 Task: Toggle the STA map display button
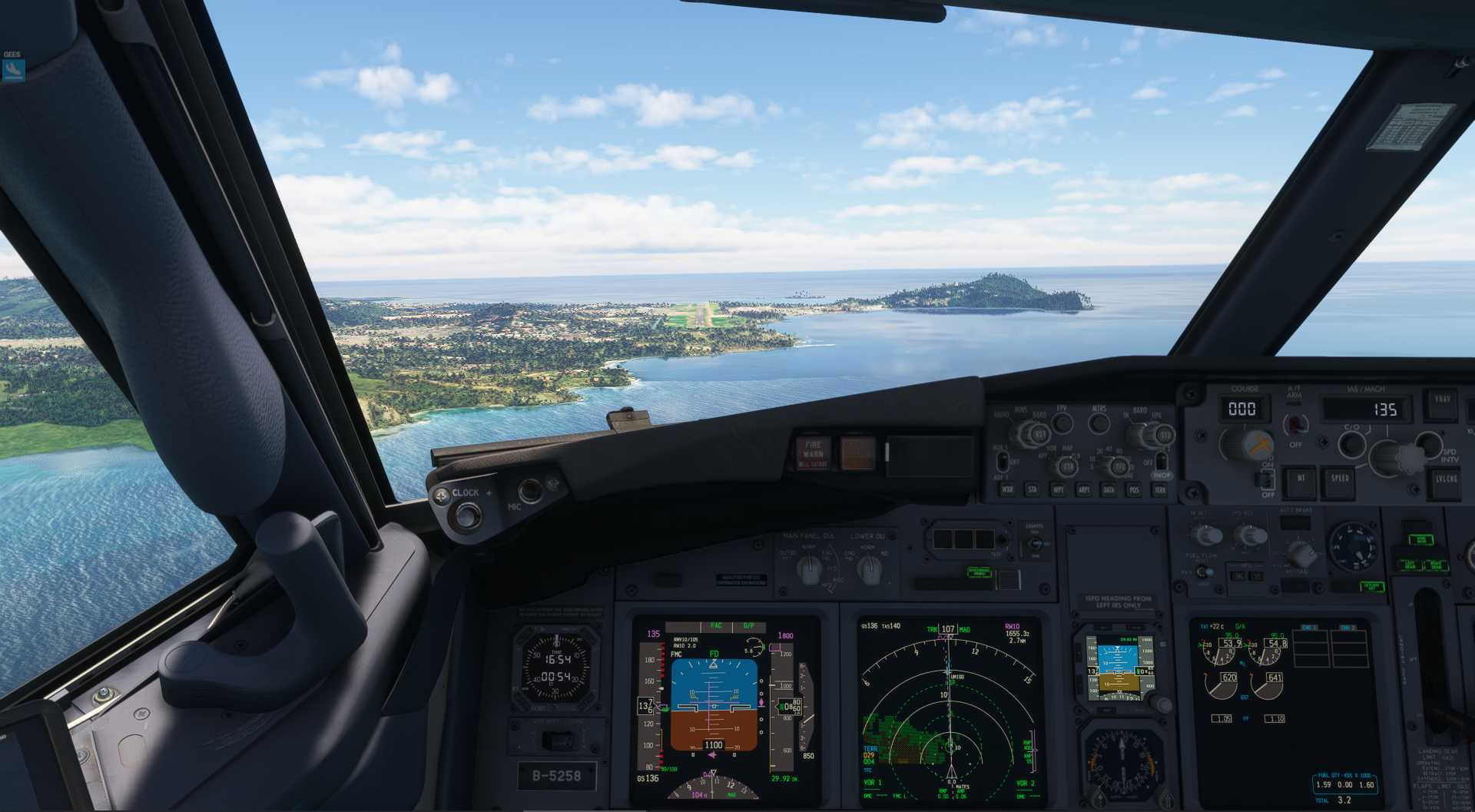point(1032,489)
